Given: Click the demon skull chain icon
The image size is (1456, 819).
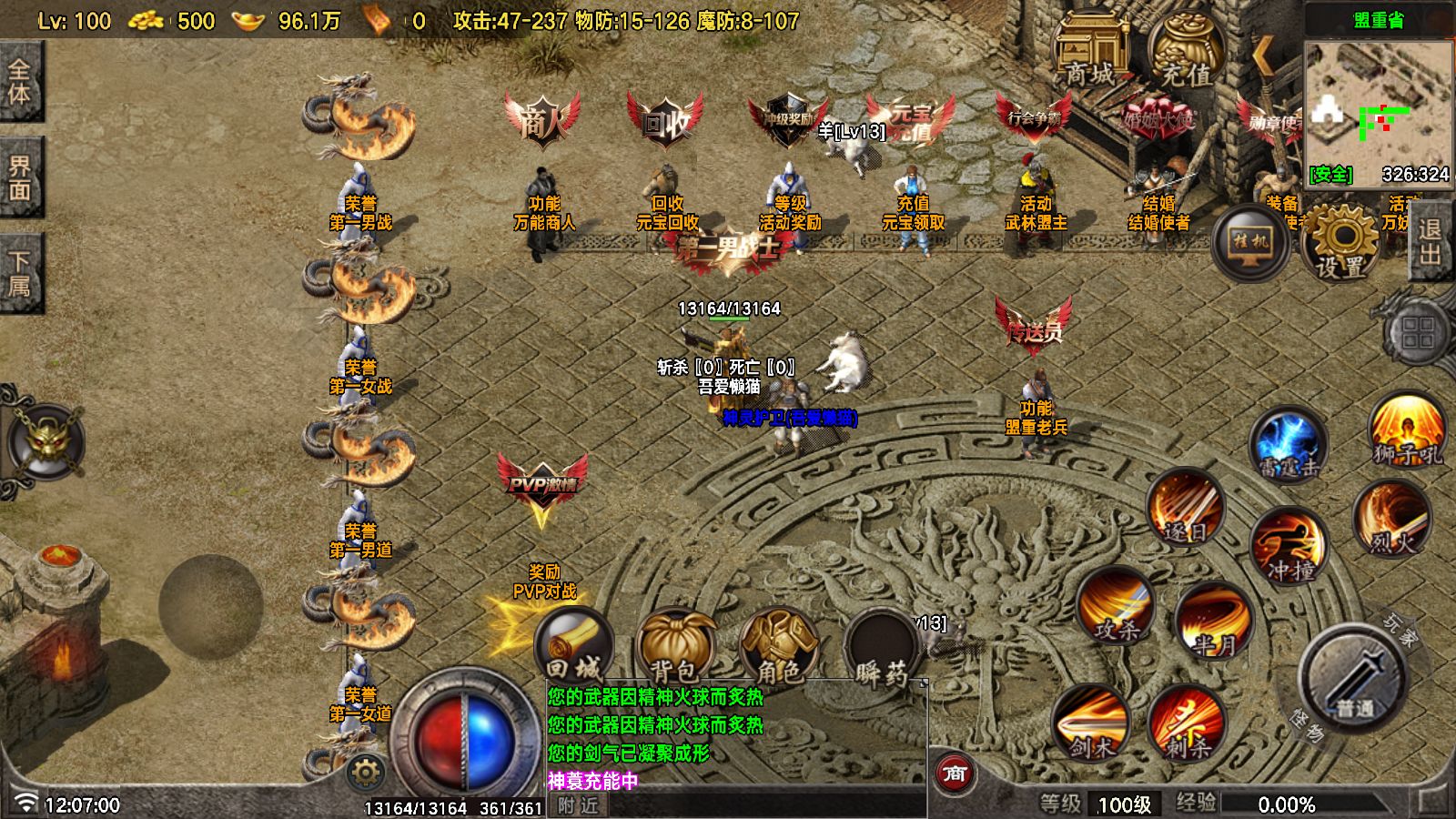Looking at the screenshot, I should pyautogui.click(x=44, y=443).
